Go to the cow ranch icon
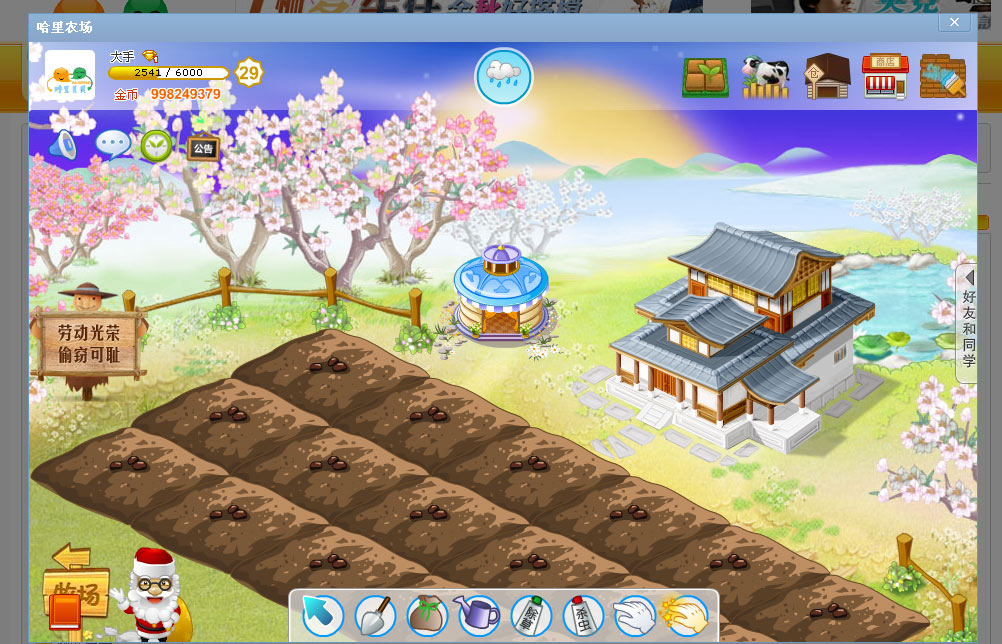The image size is (1002, 644). pyautogui.click(x=765, y=77)
